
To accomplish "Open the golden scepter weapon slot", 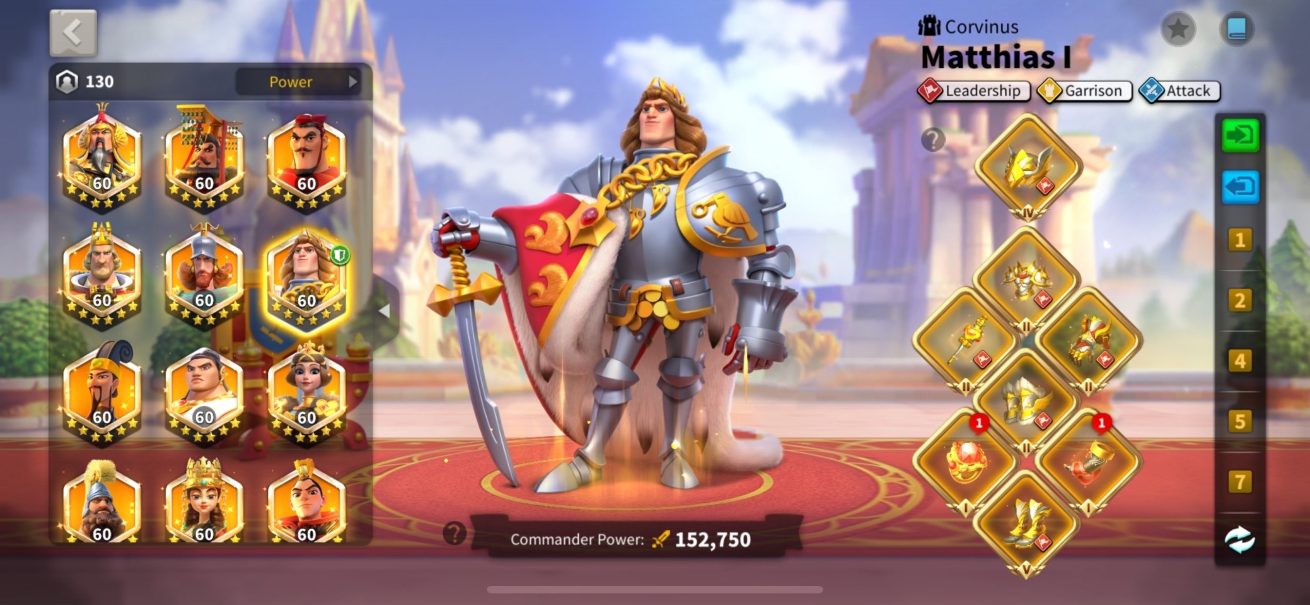I will pos(965,341).
